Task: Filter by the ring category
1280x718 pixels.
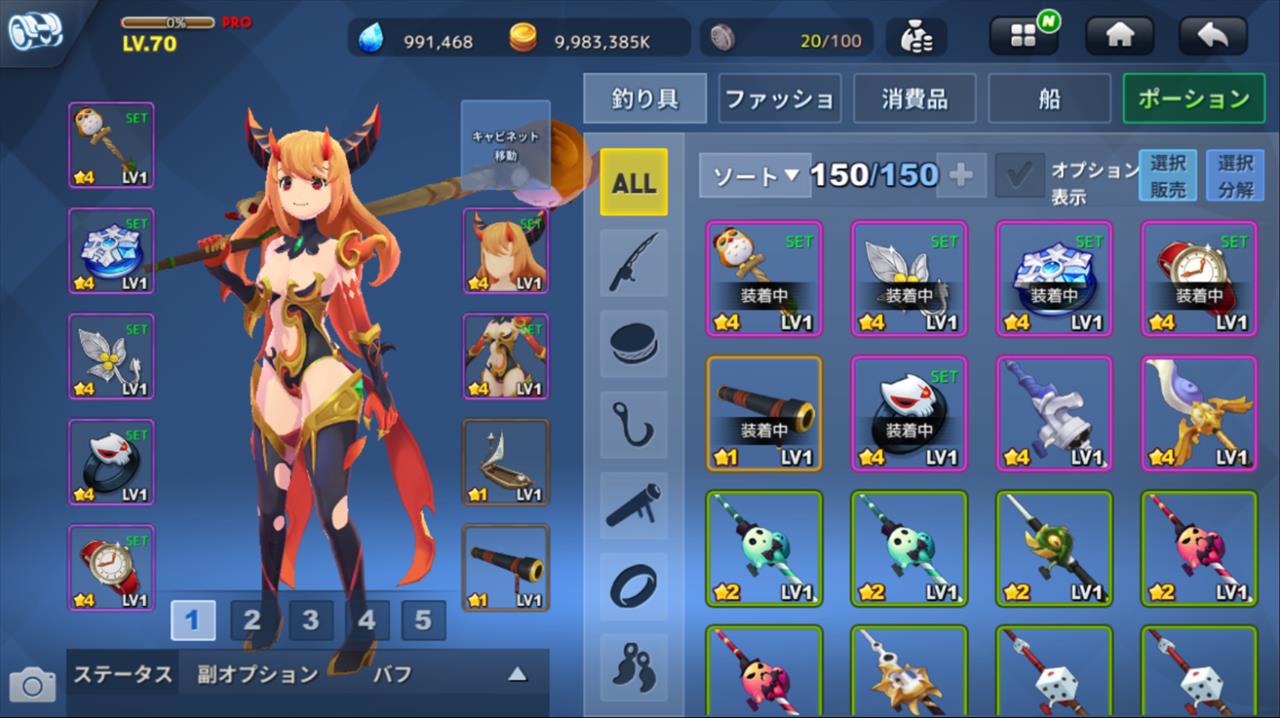Action: point(634,587)
